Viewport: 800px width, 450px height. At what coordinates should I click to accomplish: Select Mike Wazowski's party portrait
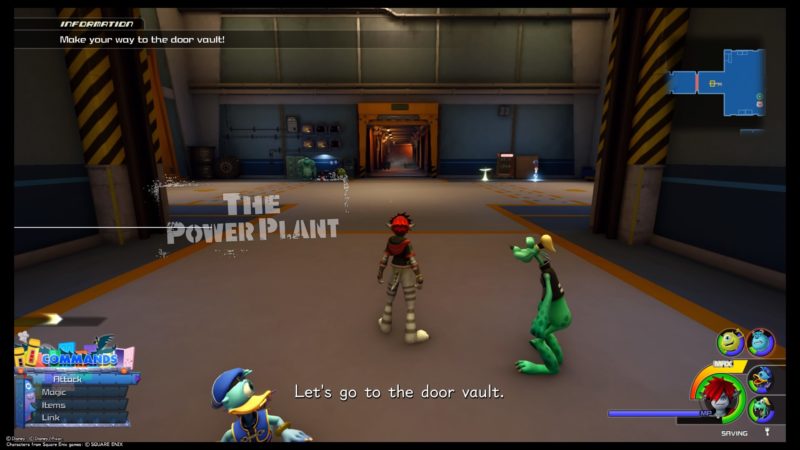[730, 342]
